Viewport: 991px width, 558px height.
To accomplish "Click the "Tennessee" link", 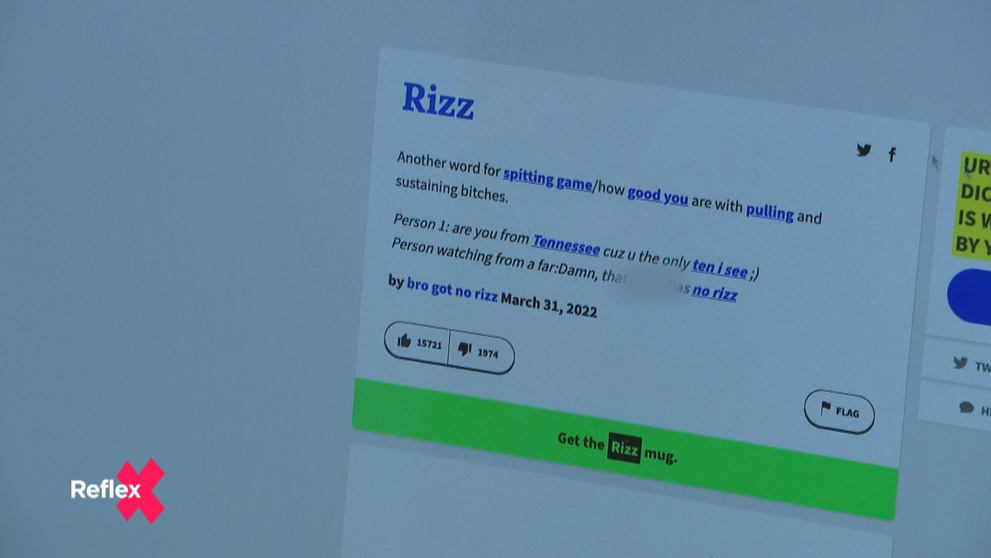I will (566, 243).
